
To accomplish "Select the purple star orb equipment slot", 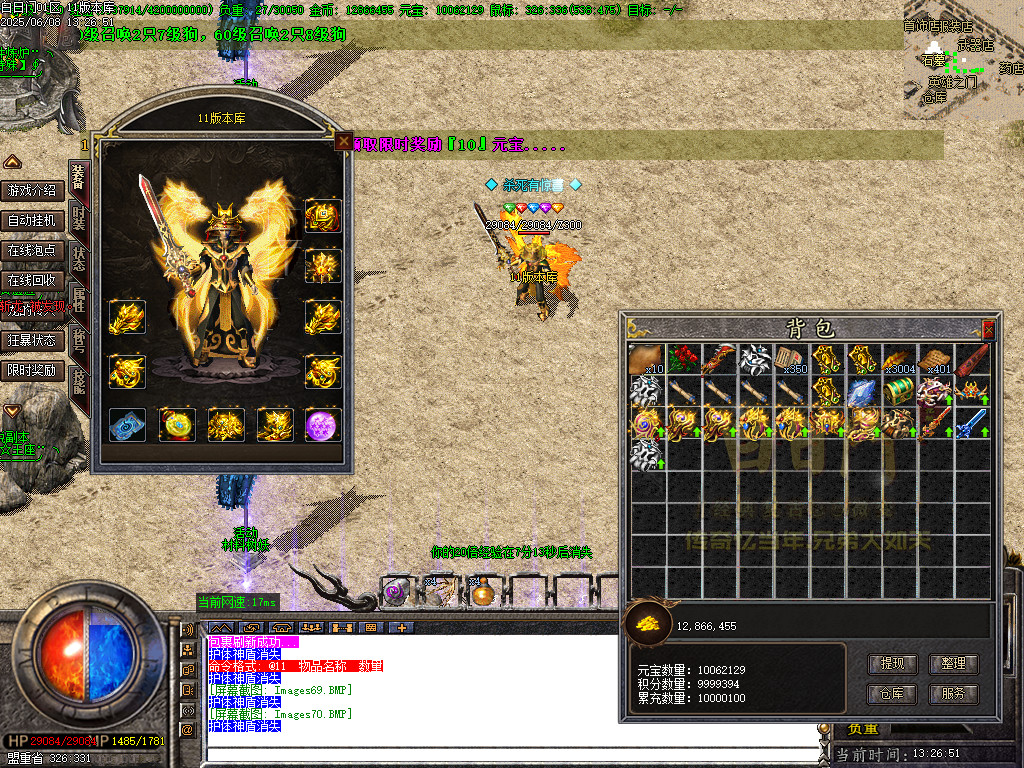I will (323, 424).
